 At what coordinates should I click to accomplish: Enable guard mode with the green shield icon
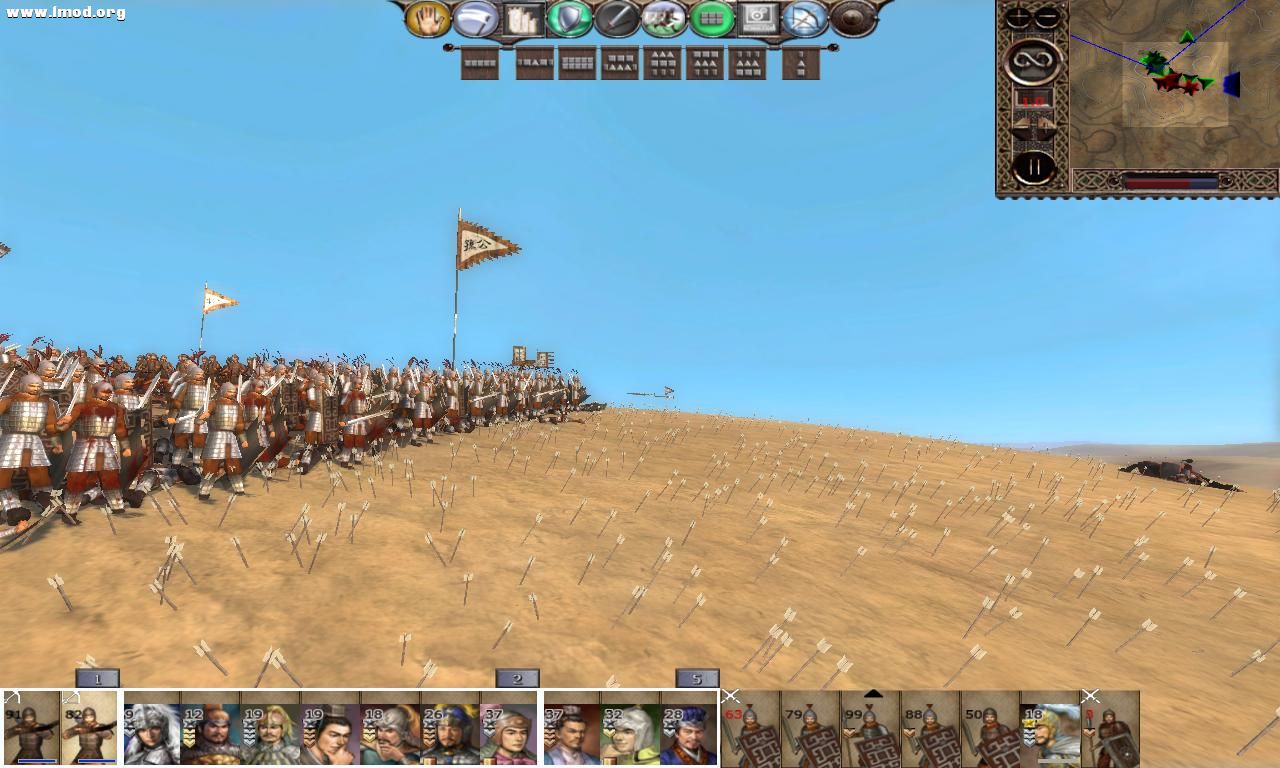click(x=570, y=17)
